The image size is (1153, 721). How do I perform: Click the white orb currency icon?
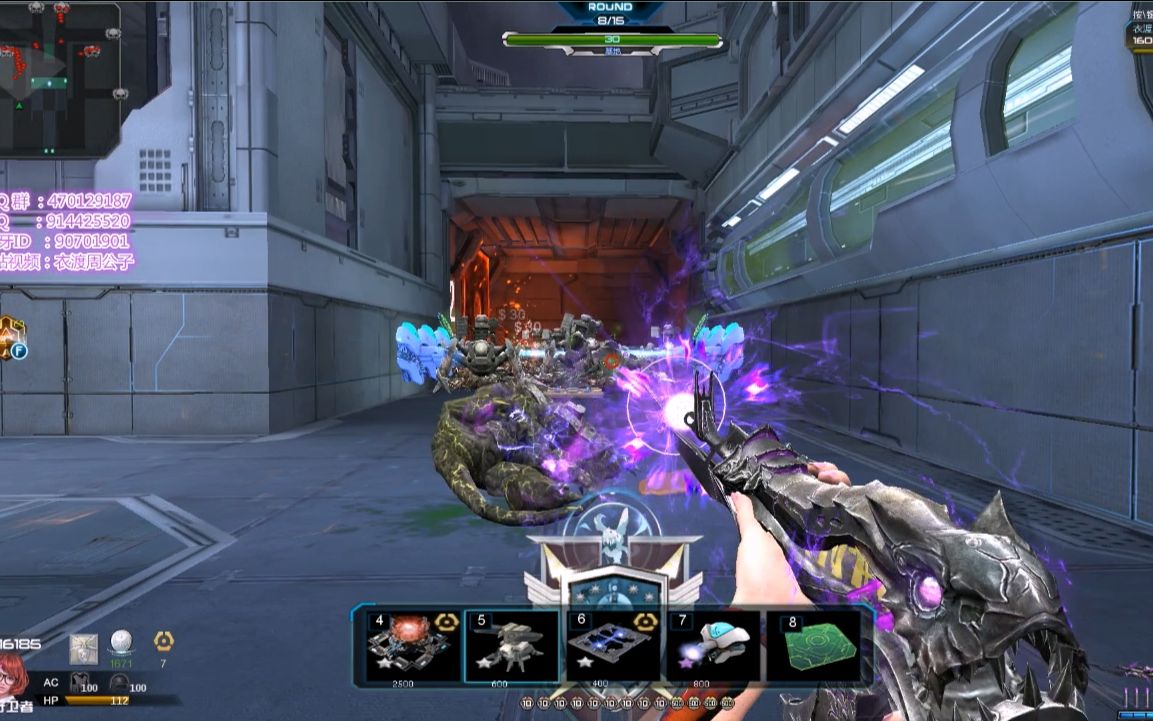click(x=121, y=642)
